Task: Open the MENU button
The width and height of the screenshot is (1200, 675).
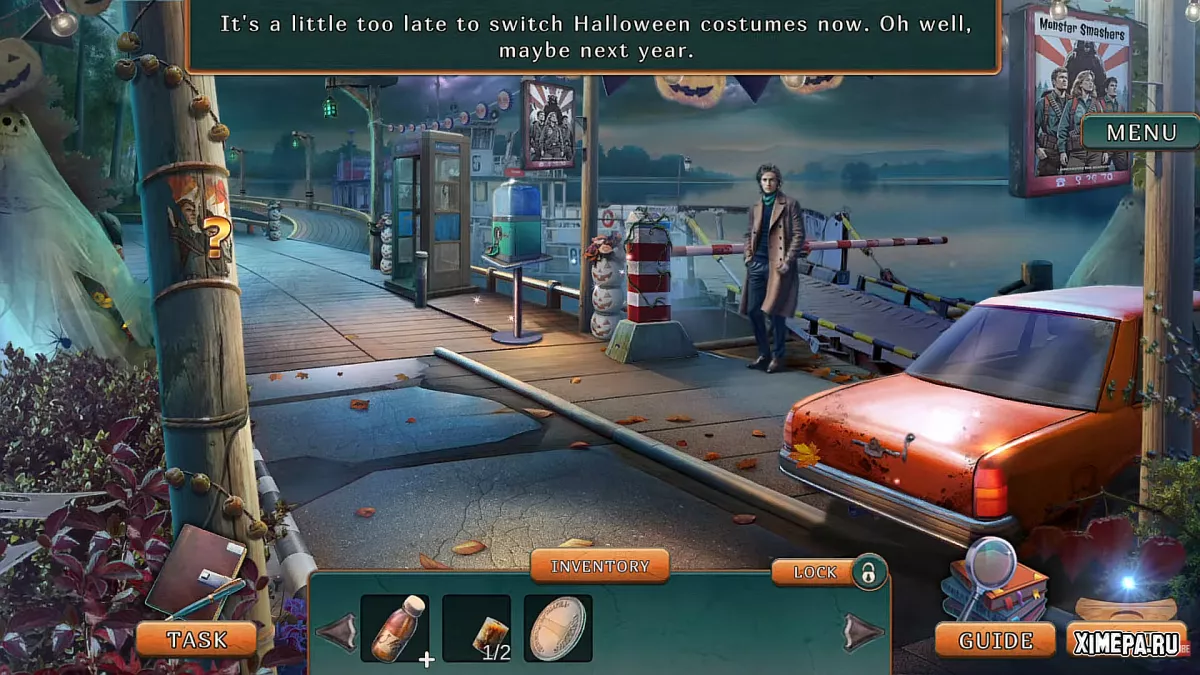Action: pos(1141,132)
